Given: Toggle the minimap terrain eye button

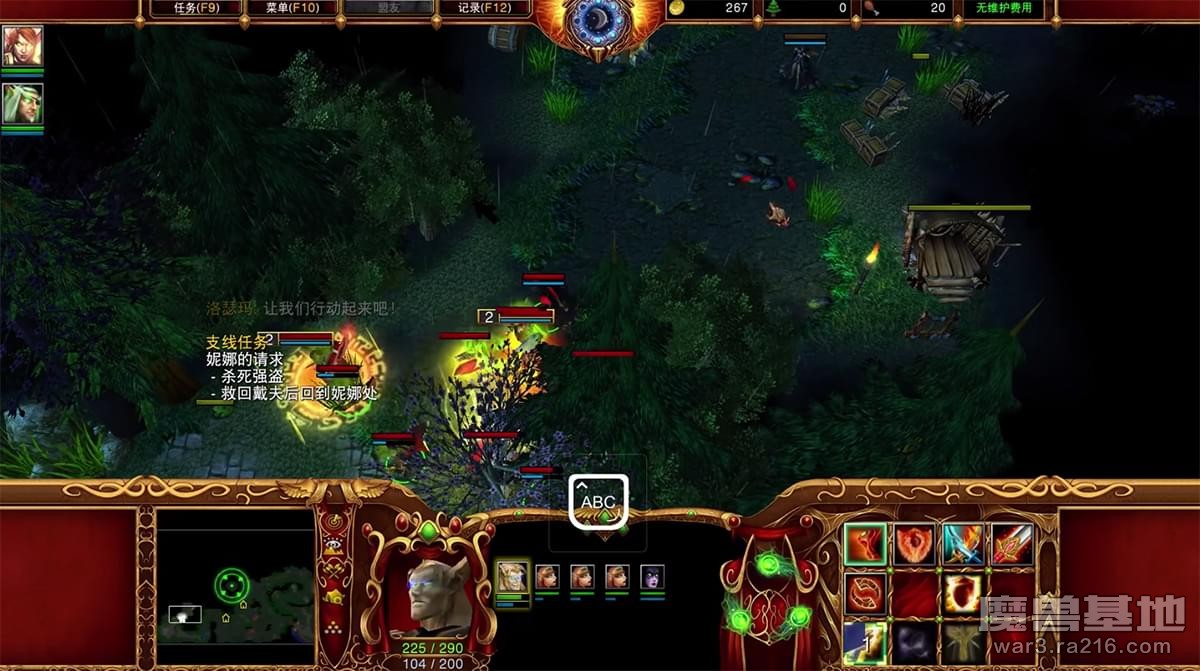Looking at the screenshot, I should pyautogui.click(x=334, y=548).
